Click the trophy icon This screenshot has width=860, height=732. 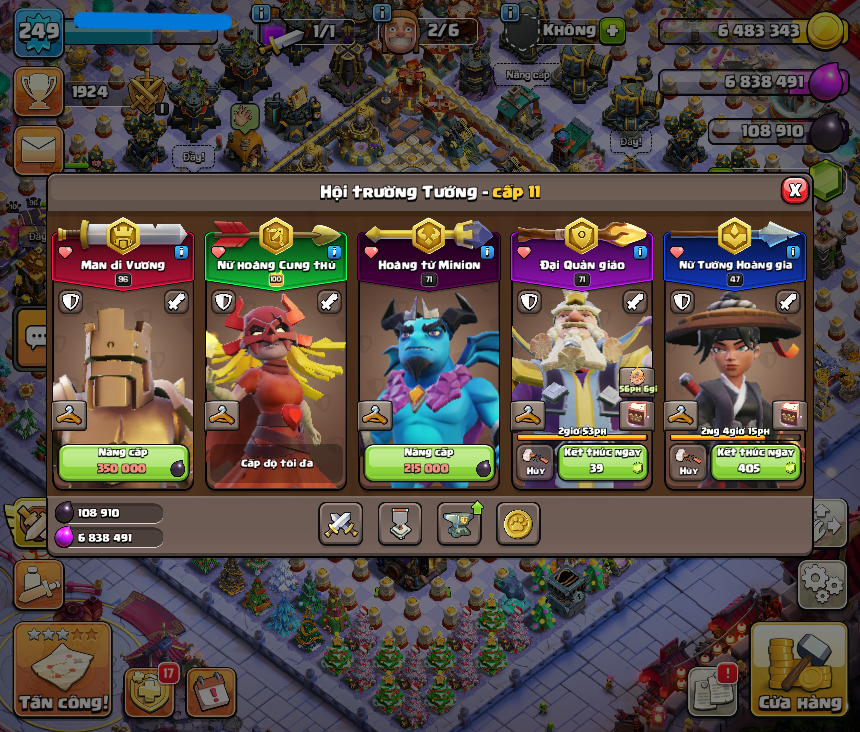coord(38,92)
